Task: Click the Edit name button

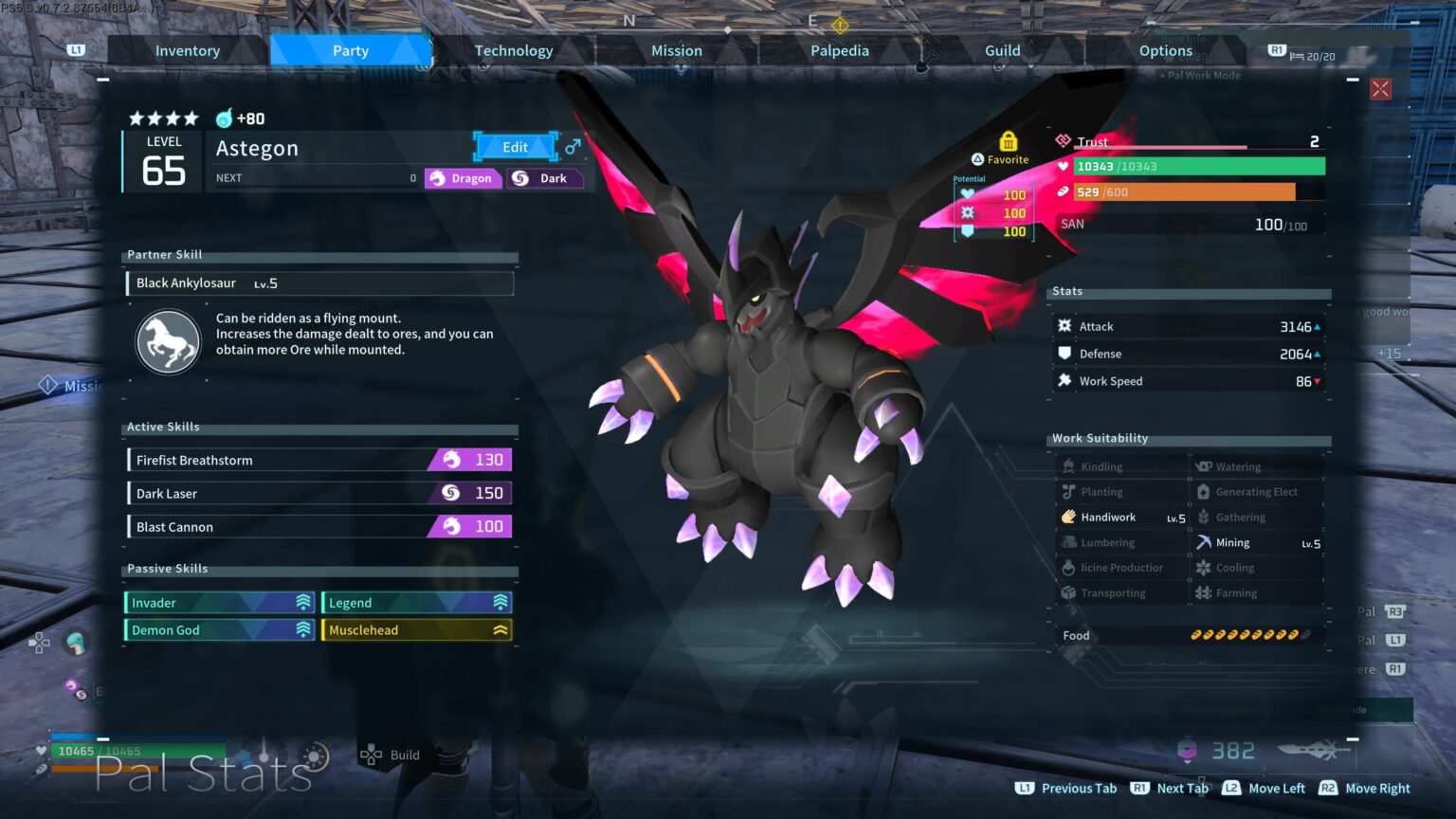Action: pyautogui.click(x=515, y=147)
